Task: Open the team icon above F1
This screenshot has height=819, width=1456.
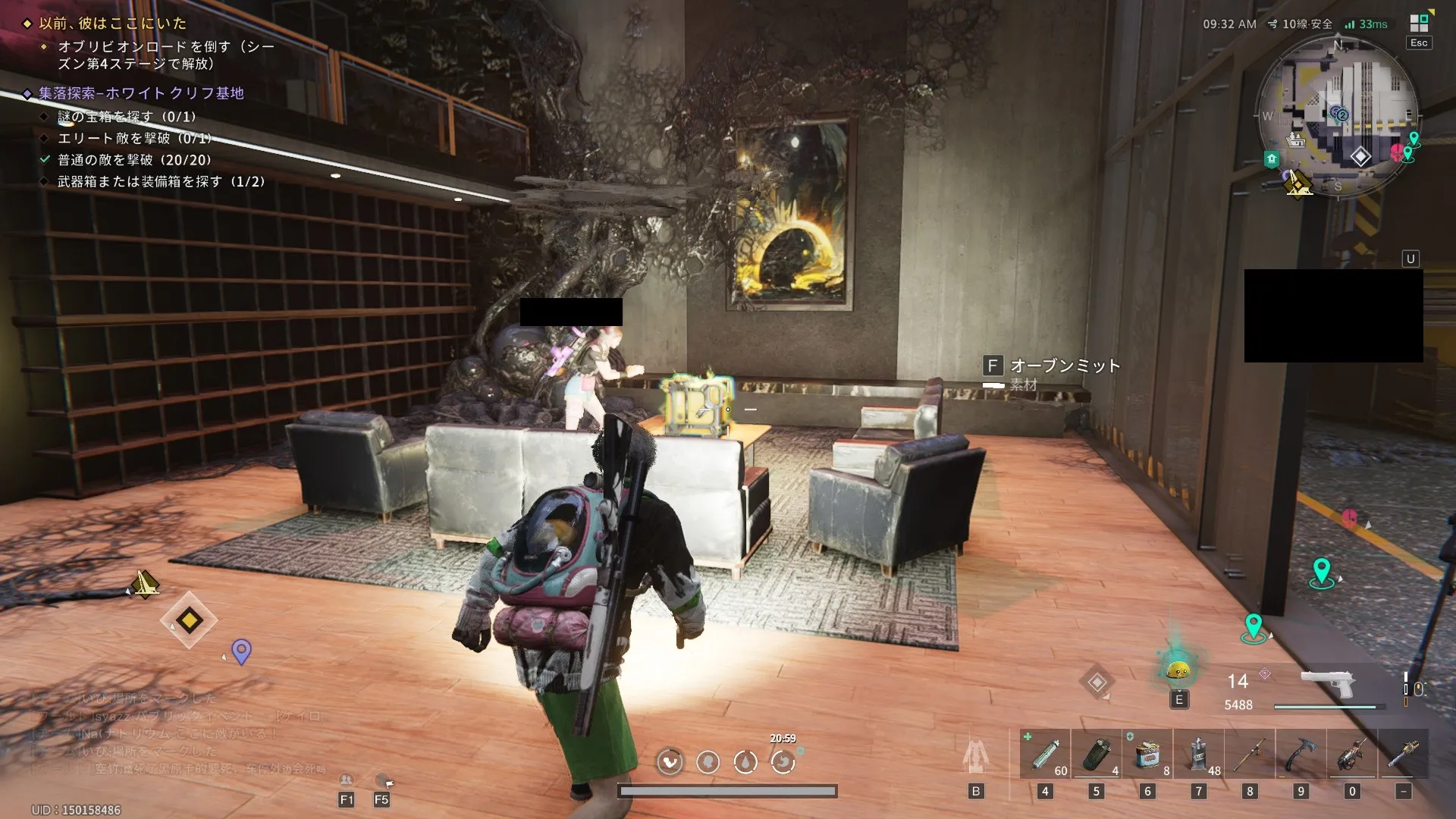Action: pyautogui.click(x=346, y=780)
